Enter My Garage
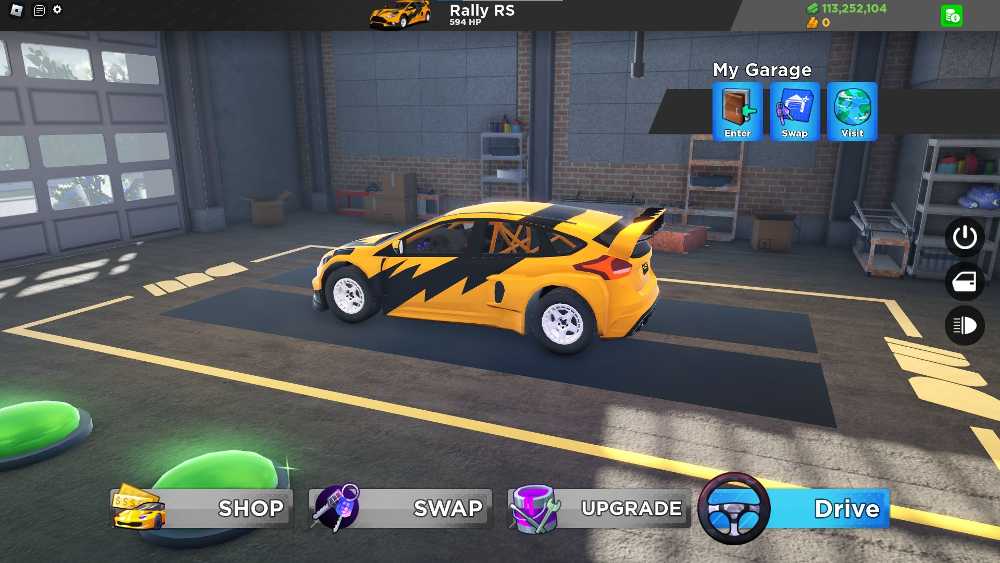Screen dimensions: 1000x563 pyautogui.click(x=738, y=111)
